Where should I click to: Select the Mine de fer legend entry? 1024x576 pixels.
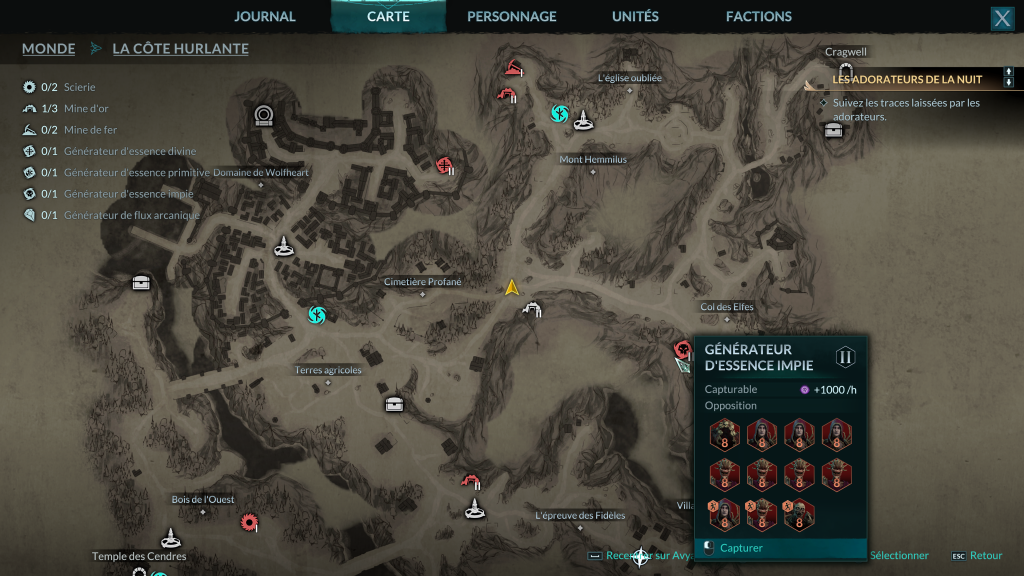pyautogui.click(x=90, y=130)
